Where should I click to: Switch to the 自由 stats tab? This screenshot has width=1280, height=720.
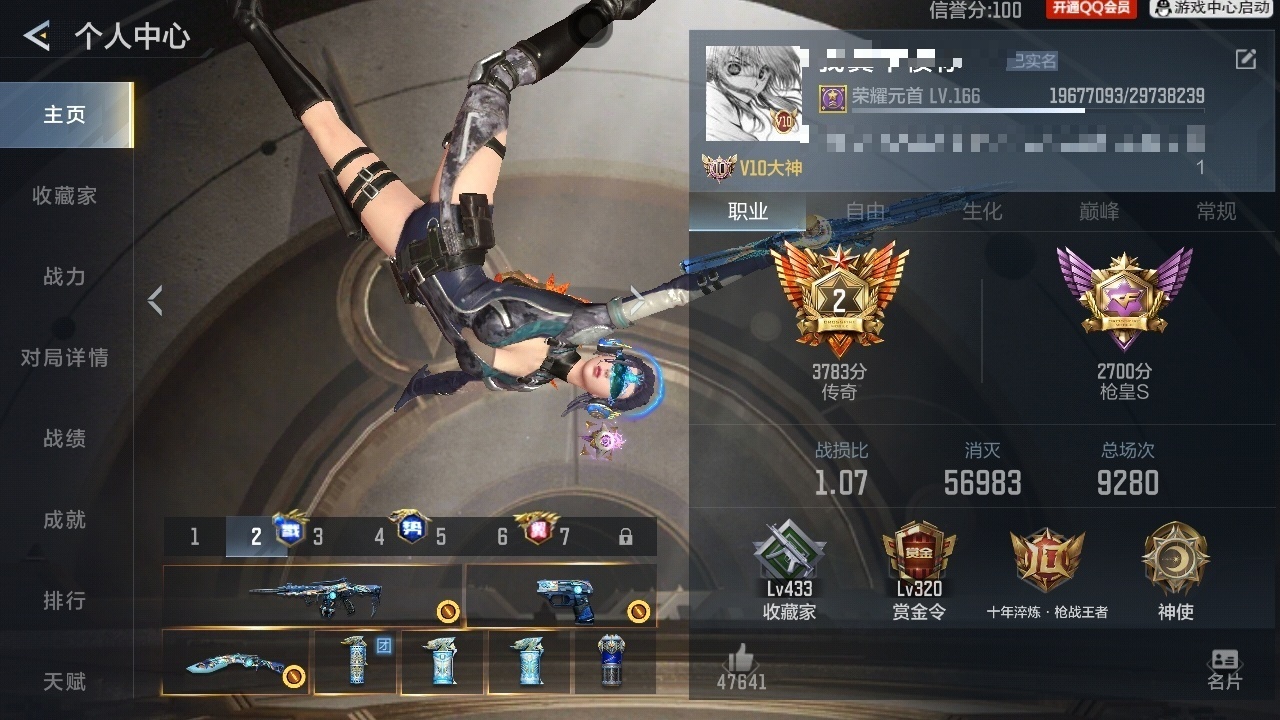pyautogui.click(x=866, y=211)
